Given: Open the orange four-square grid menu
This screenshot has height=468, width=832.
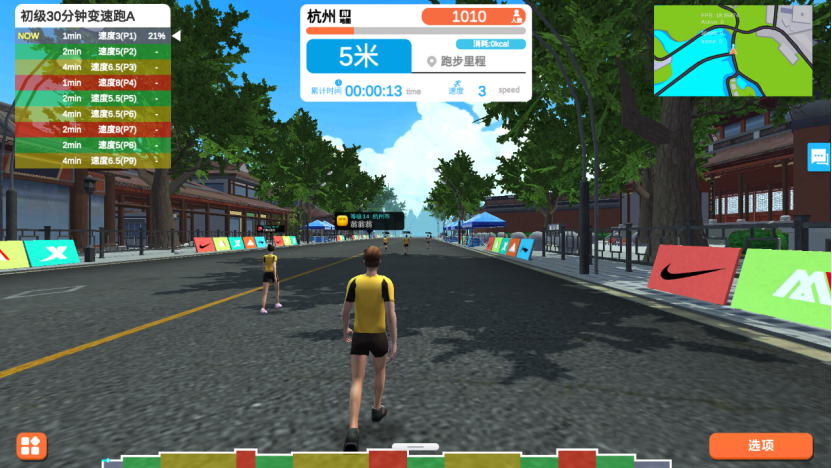Looking at the screenshot, I should click(x=31, y=446).
